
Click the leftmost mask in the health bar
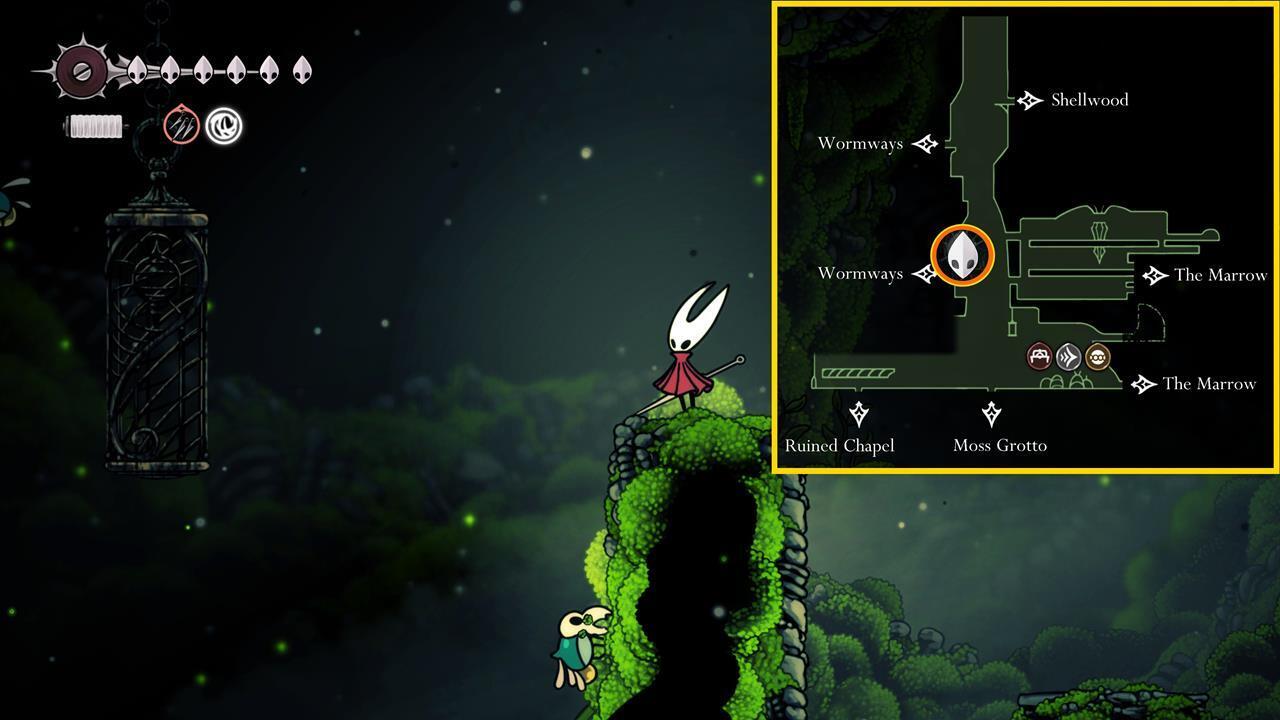(137, 69)
